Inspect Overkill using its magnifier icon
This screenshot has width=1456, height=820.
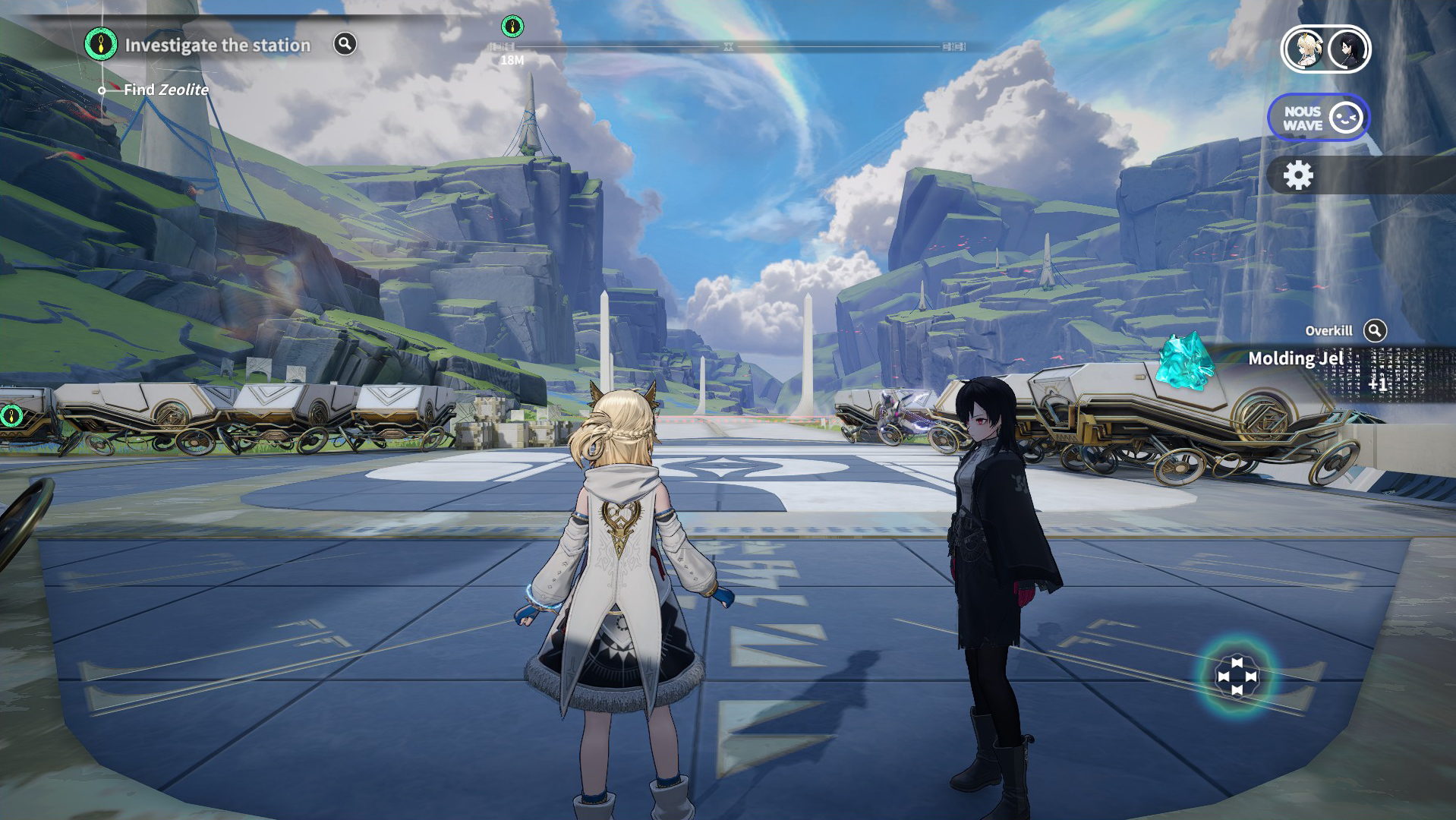1375,330
